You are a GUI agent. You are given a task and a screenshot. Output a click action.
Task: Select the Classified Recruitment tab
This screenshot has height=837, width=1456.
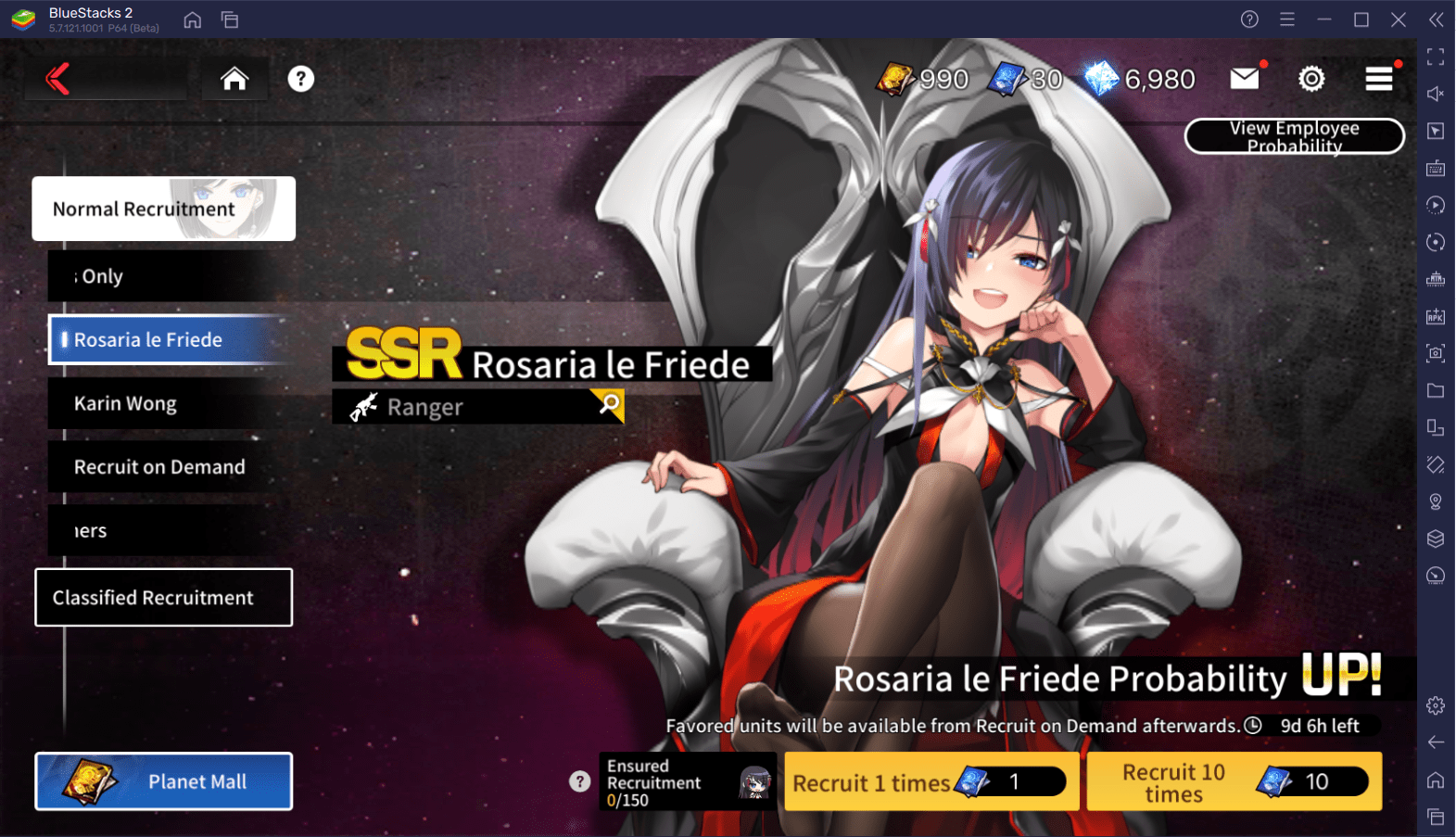163,598
